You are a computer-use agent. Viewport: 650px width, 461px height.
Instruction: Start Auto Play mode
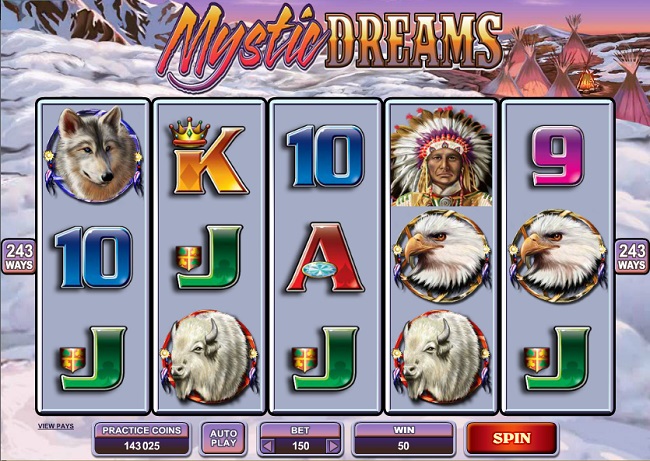223,438
